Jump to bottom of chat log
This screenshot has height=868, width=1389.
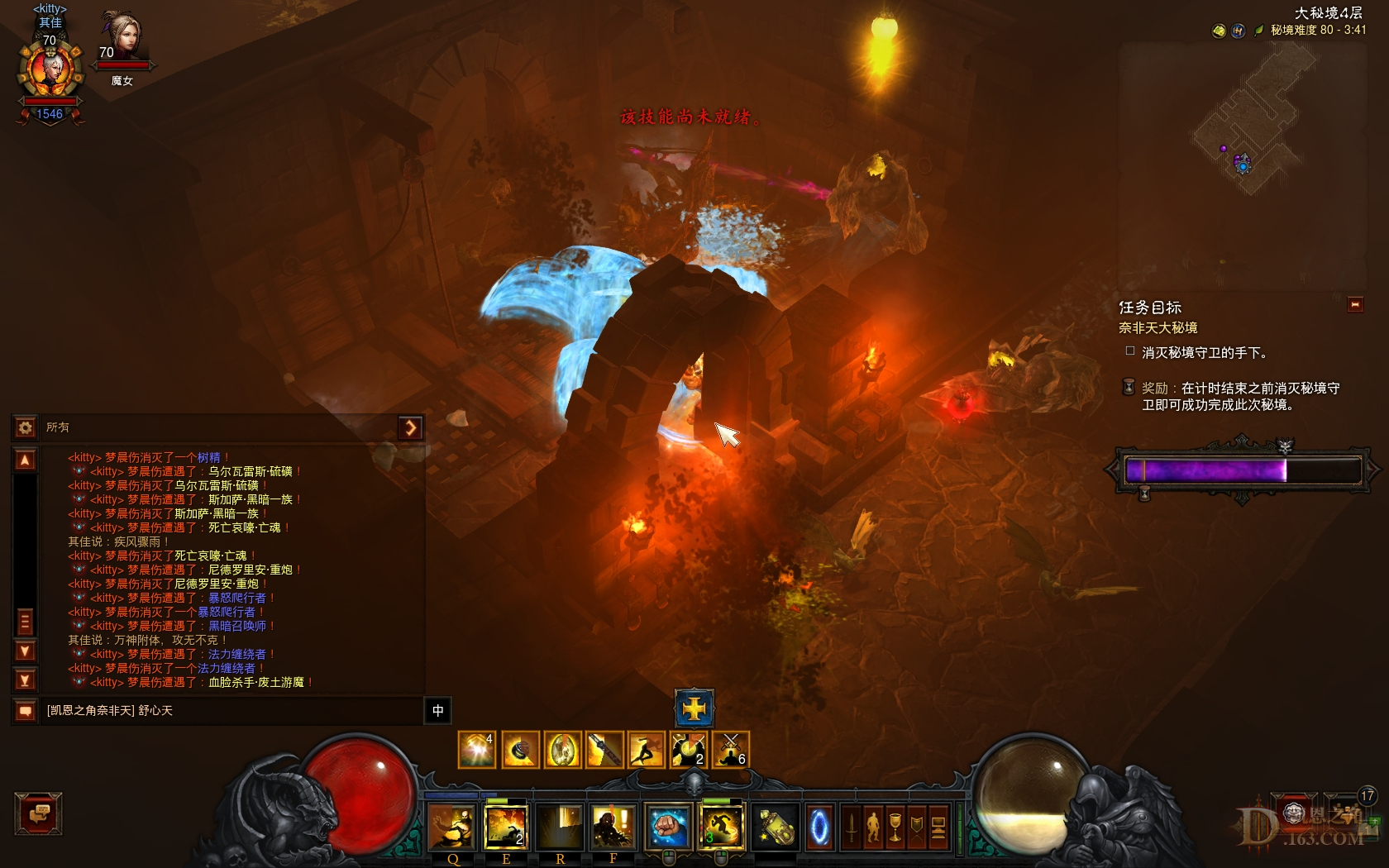[26, 680]
